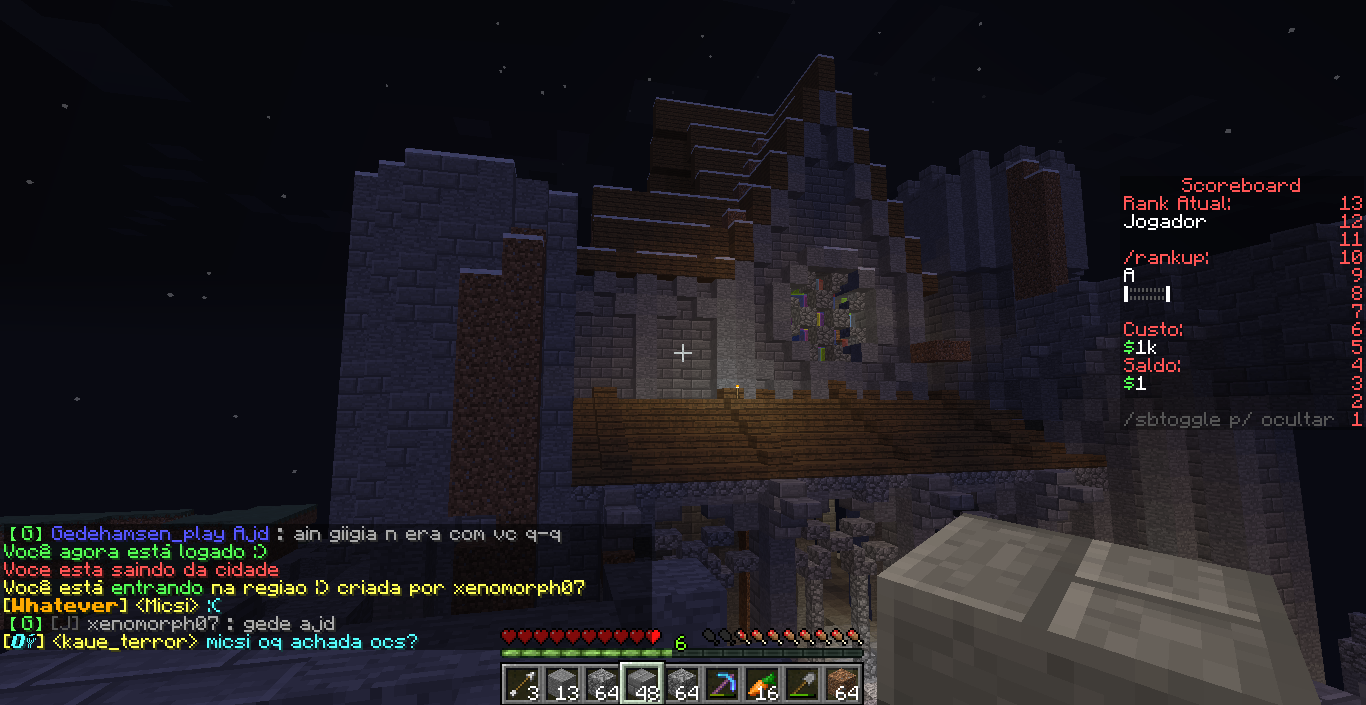
Task: Choose the stone slab stack of 48
Action: tap(641, 683)
